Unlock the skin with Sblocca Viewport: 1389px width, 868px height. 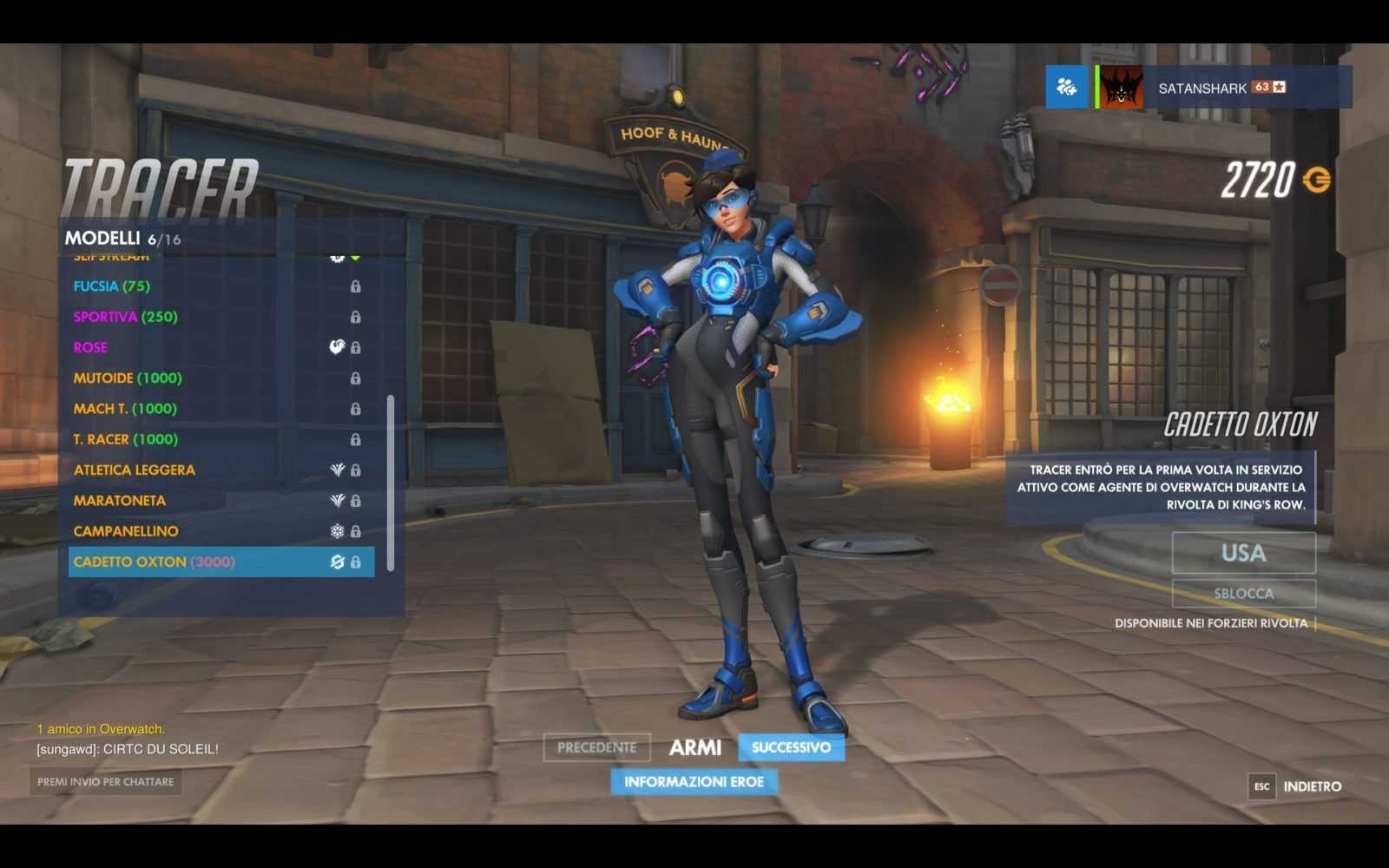[1243, 594]
